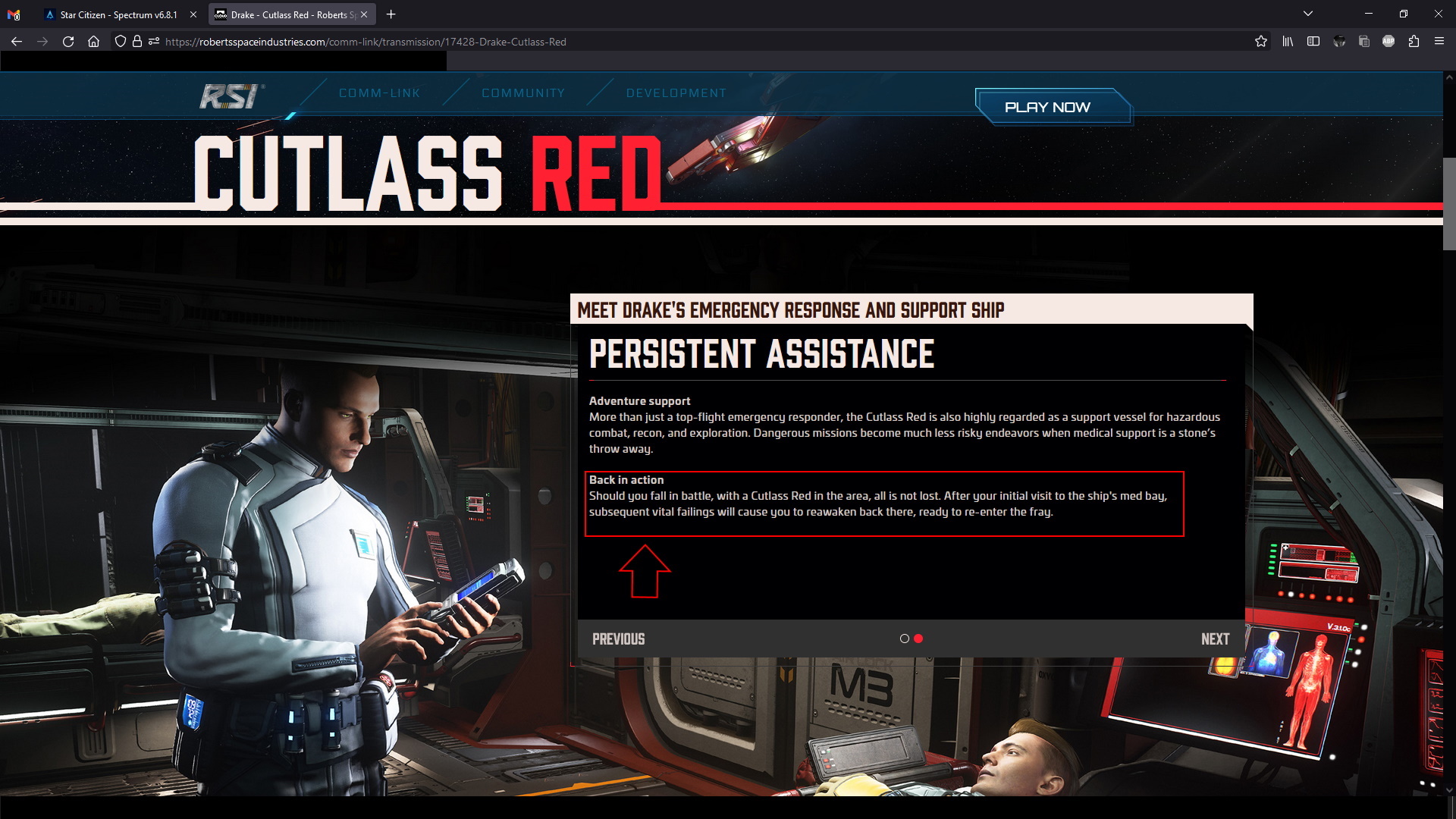Viewport: 1456px width, 819px height.
Task: Advance to NEXT carousel slide
Action: click(x=1215, y=639)
